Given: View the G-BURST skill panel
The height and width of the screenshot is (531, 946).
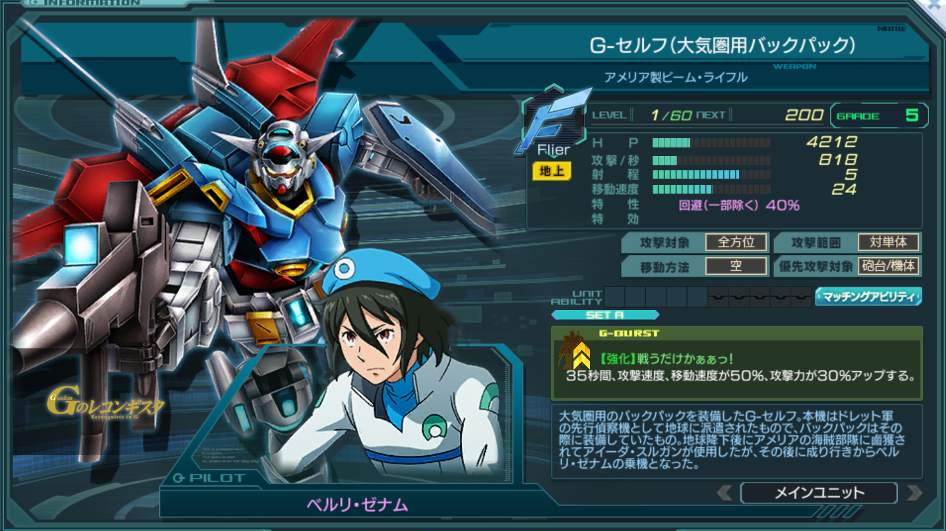Looking at the screenshot, I should pos(736,362).
